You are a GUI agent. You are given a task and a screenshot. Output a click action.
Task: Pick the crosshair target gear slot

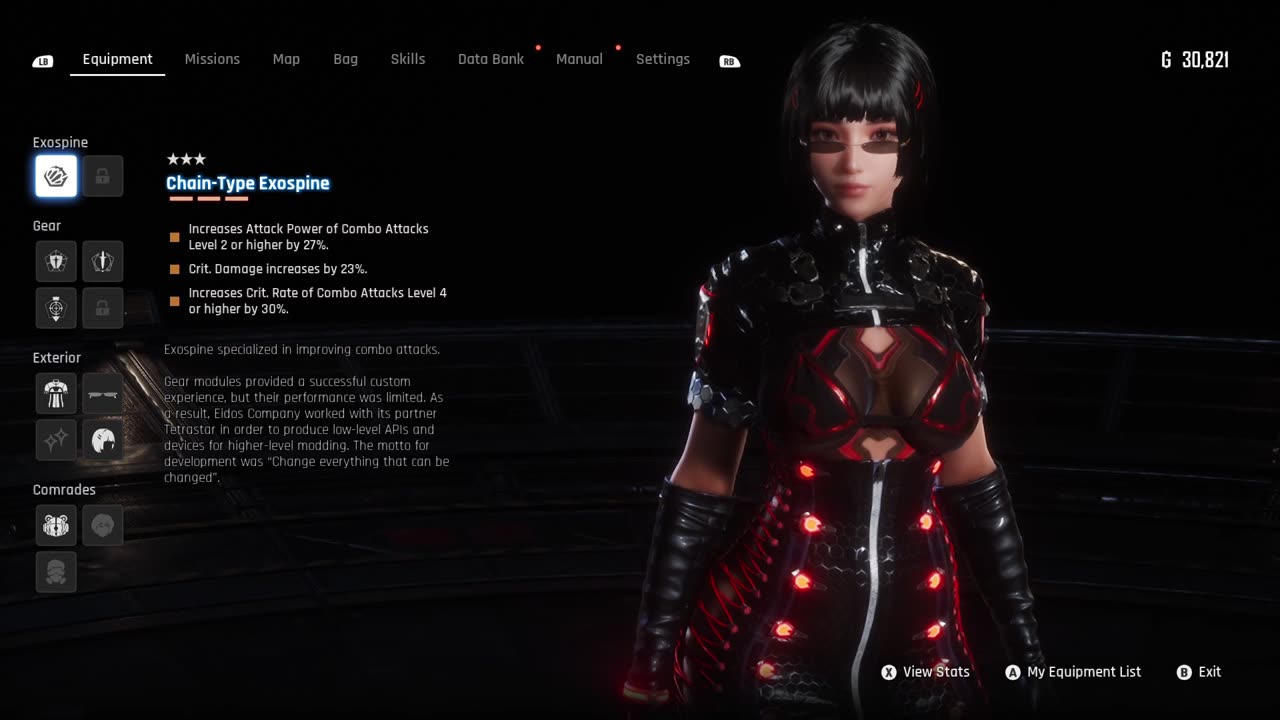56,308
